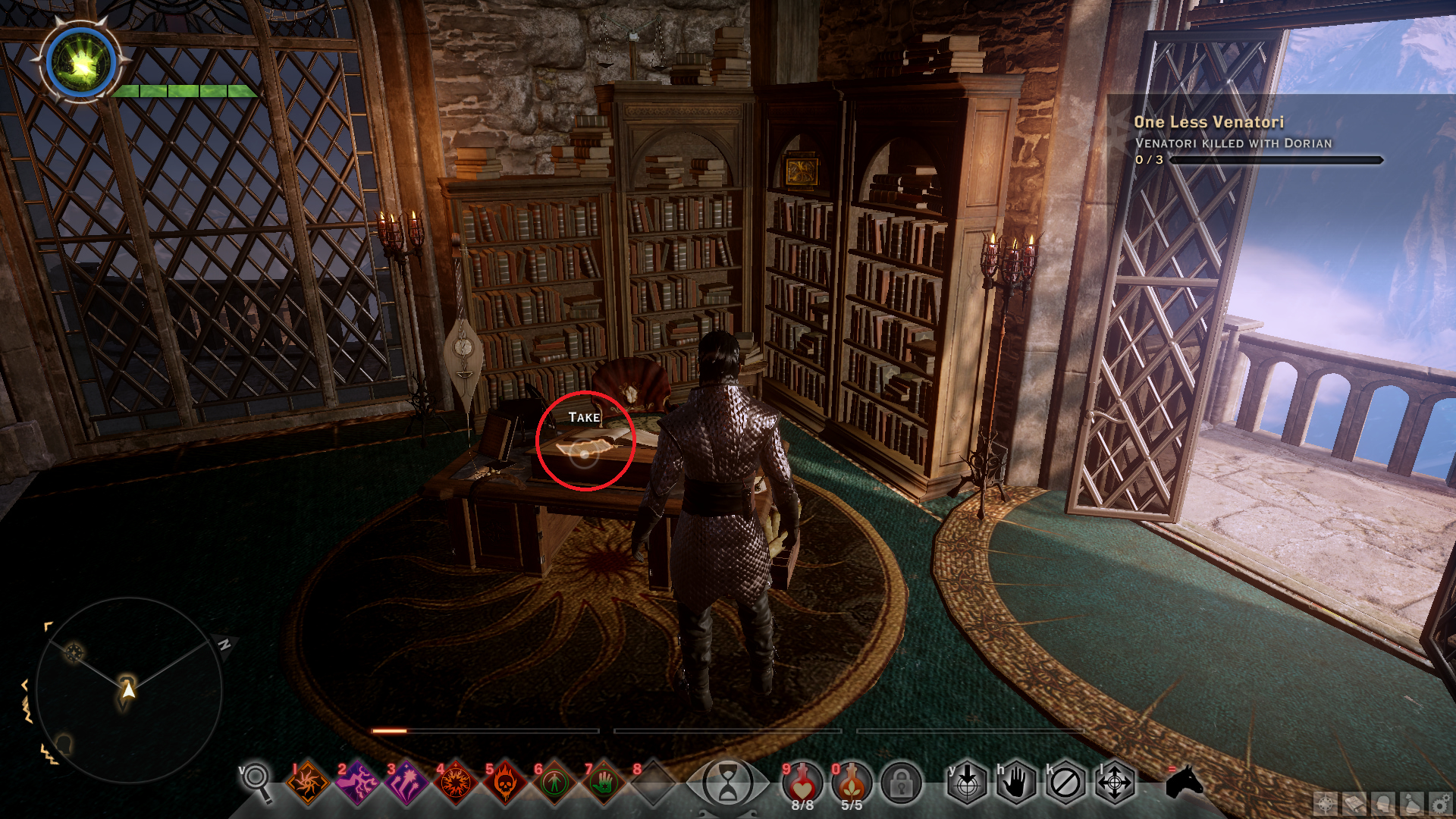
Task: Click the disengage circle-slash command
Action: pos(1065,783)
